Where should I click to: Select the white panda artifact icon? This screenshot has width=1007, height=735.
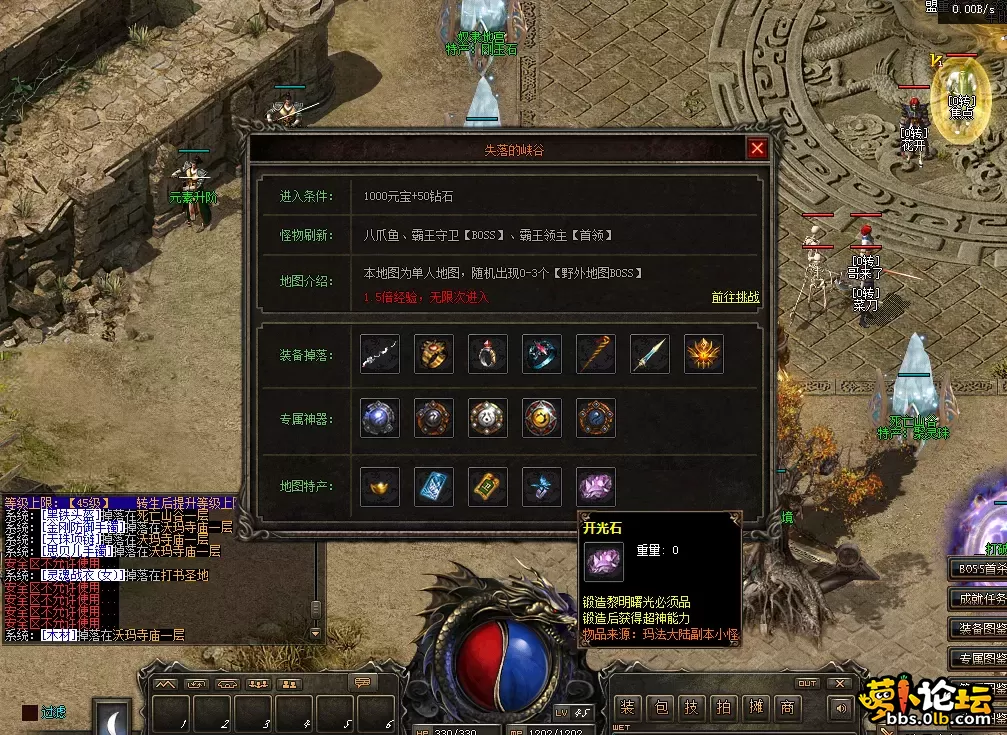pyautogui.click(x=488, y=418)
